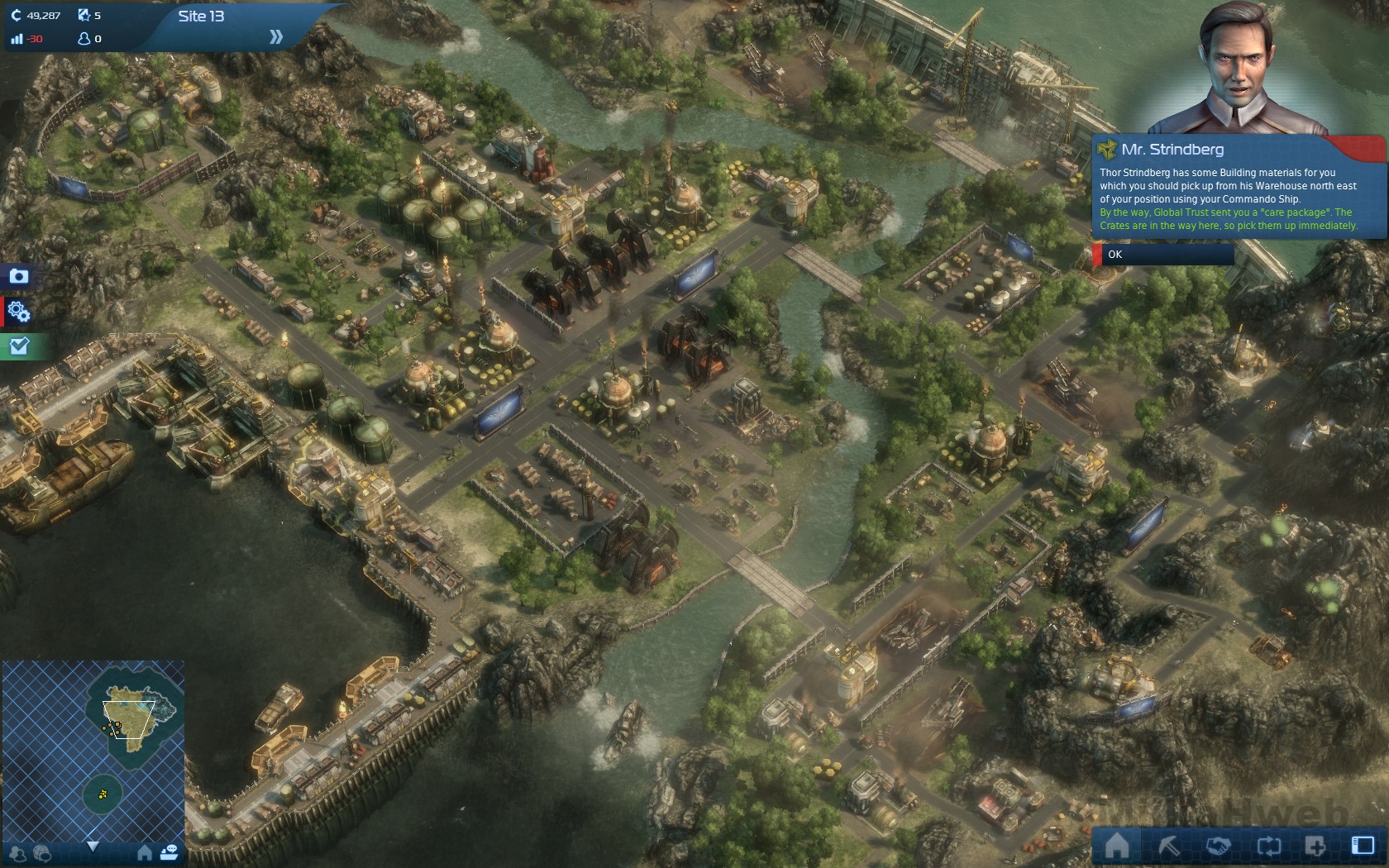Select the pickaxe demolish tool
This screenshot has height=868, width=1389.
[x=1168, y=846]
